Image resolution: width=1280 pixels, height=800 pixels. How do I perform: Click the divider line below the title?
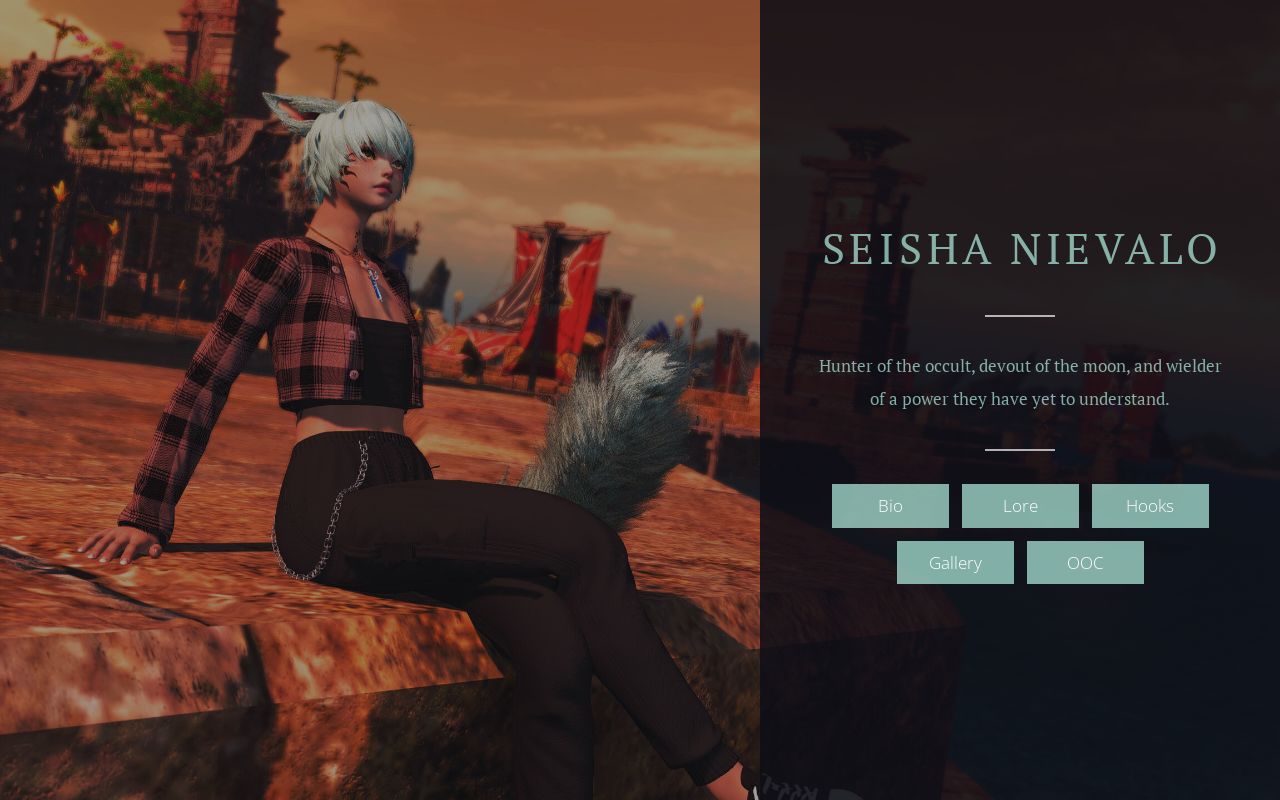(1019, 314)
